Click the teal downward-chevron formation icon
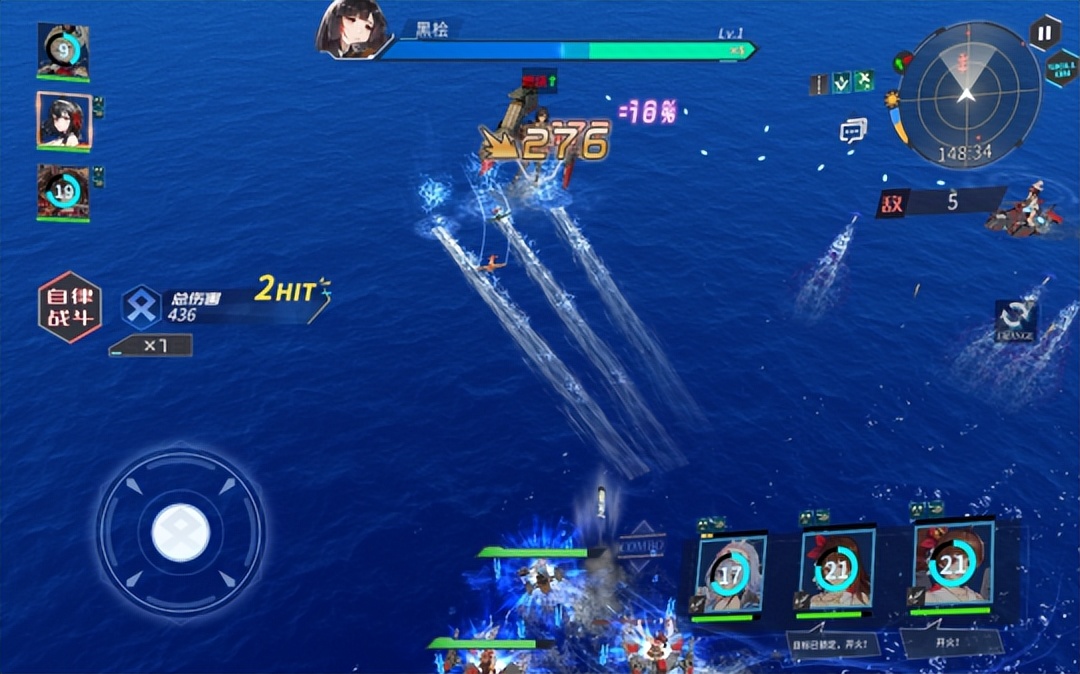 (842, 83)
